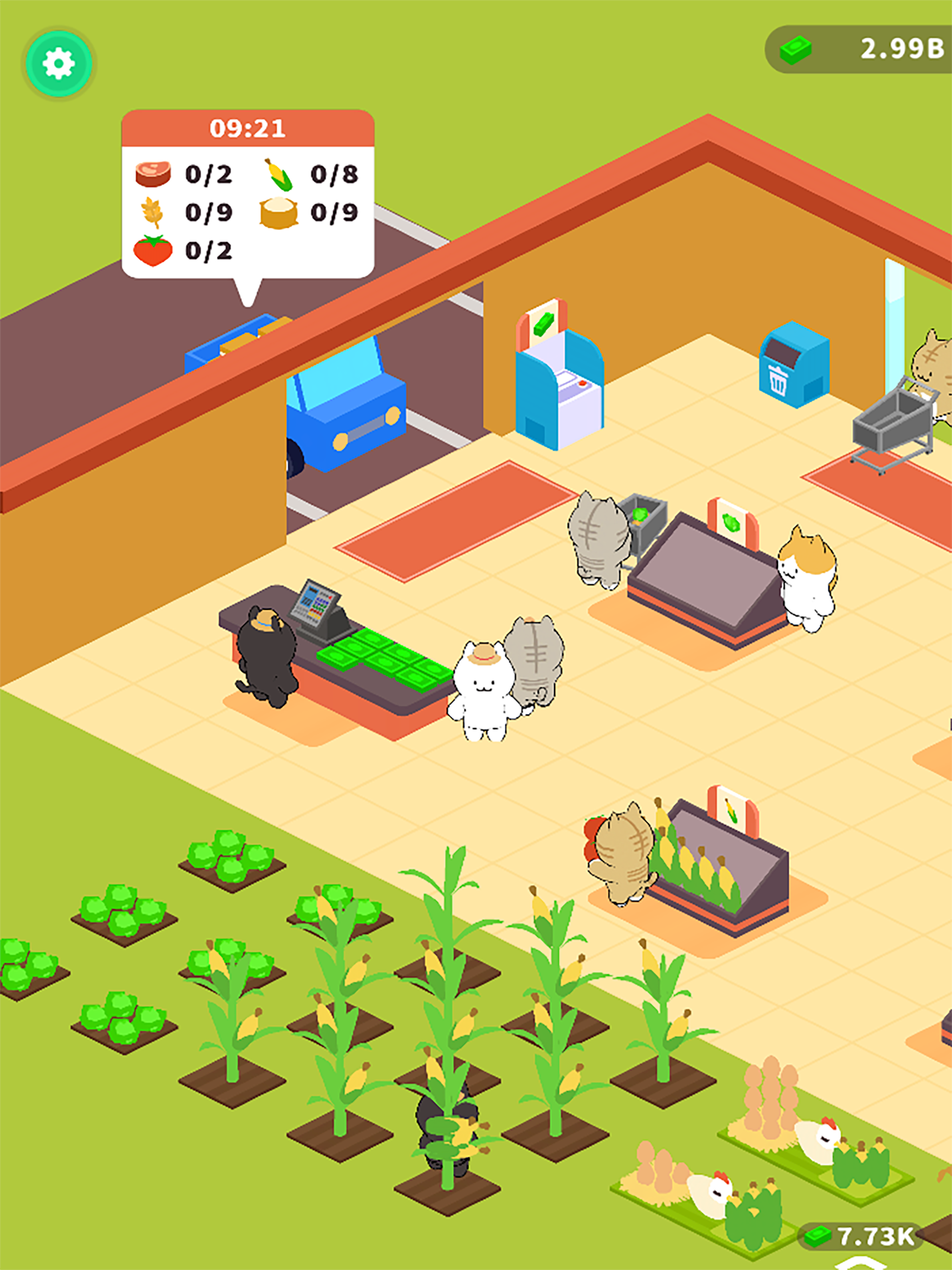Tap the wheat ingredient icon showing 0/9
The image size is (952, 1270).
[154, 213]
